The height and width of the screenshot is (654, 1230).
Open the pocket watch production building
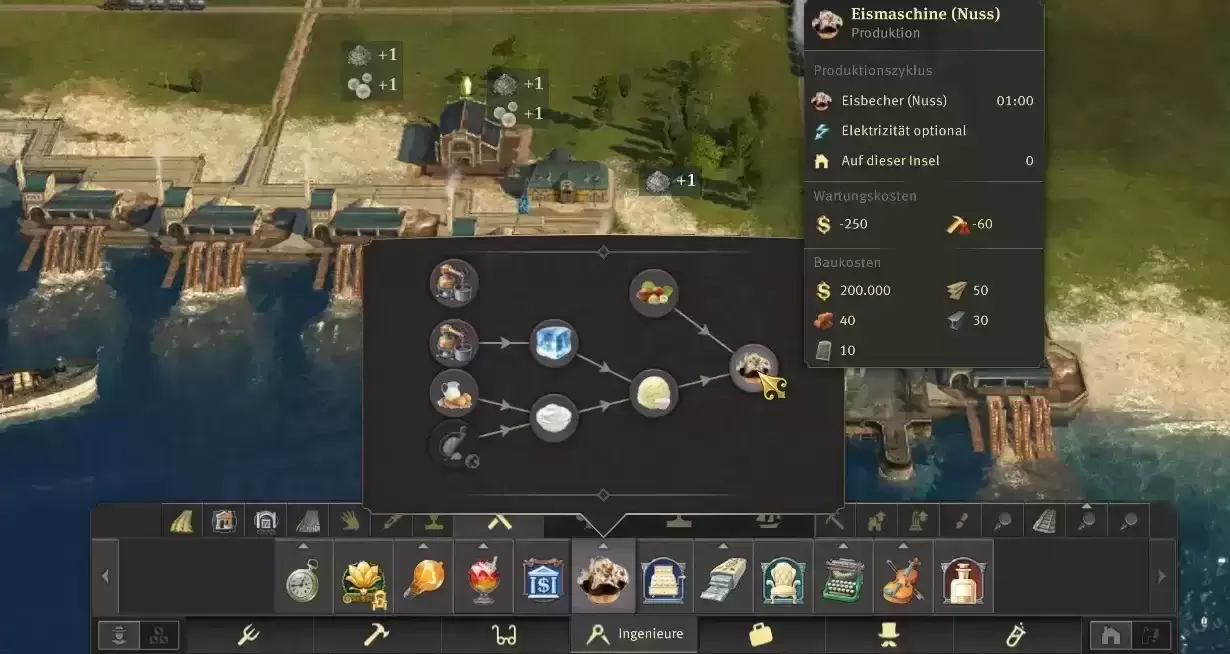[303, 579]
